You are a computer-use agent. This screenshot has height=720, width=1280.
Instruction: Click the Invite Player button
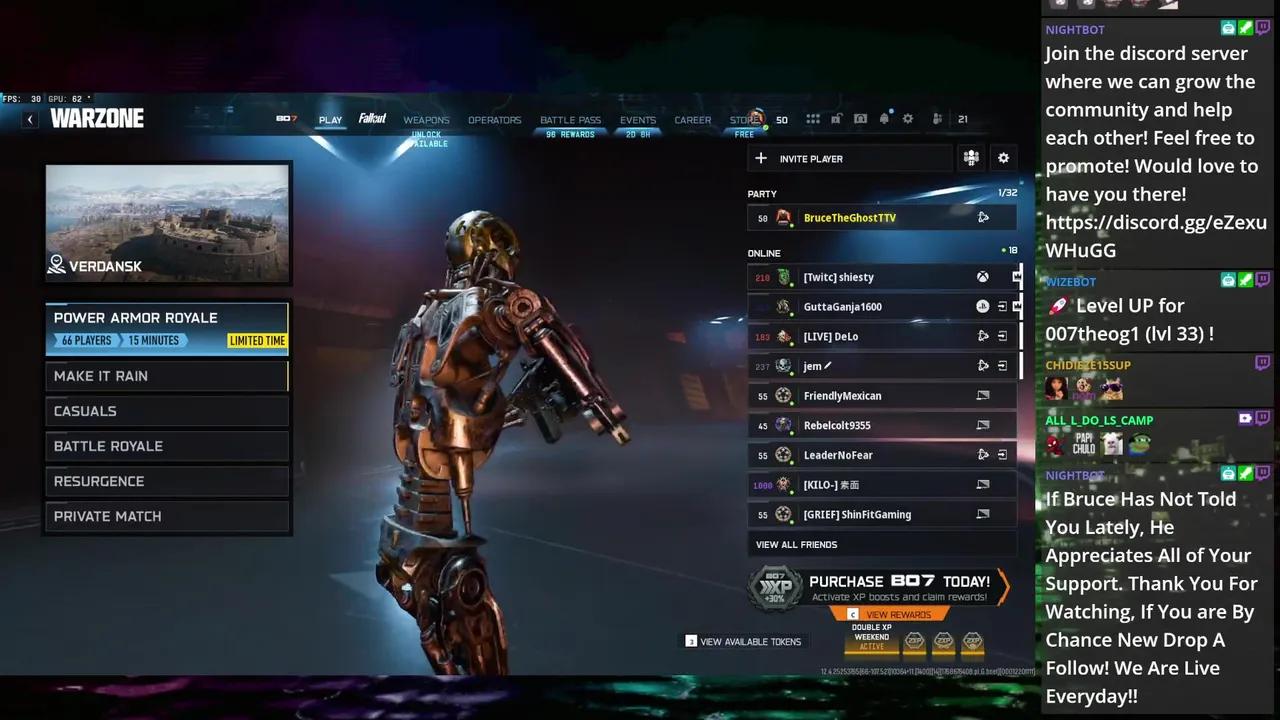click(x=848, y=158)
